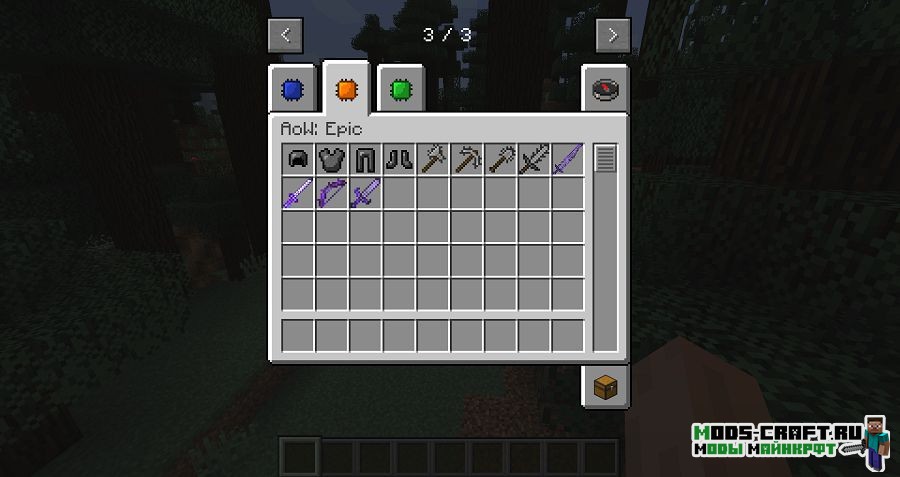Screen dimensions: 900x477
Task: Select the dark chestplate item
Action: coord(332,159)
